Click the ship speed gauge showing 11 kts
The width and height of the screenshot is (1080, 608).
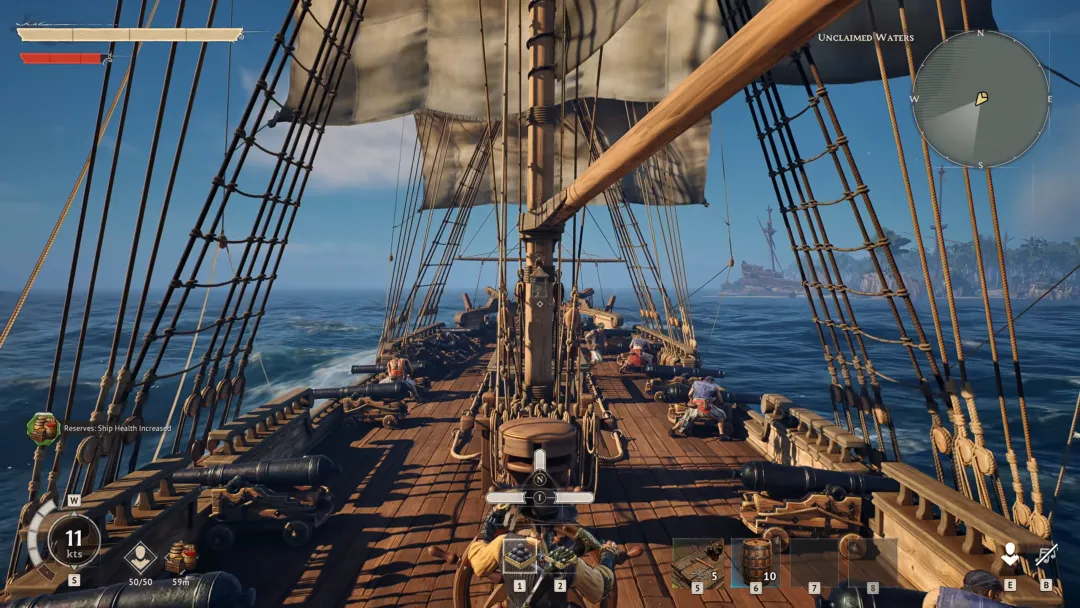click(x=74, y=540)
